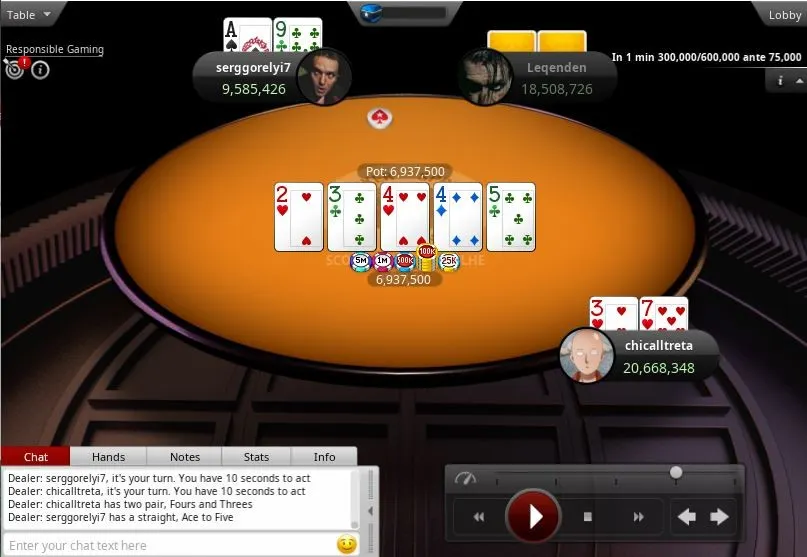Open the Responsible Gaming link
The height and width of the screenshot is (557, 807).
point(55,49)
